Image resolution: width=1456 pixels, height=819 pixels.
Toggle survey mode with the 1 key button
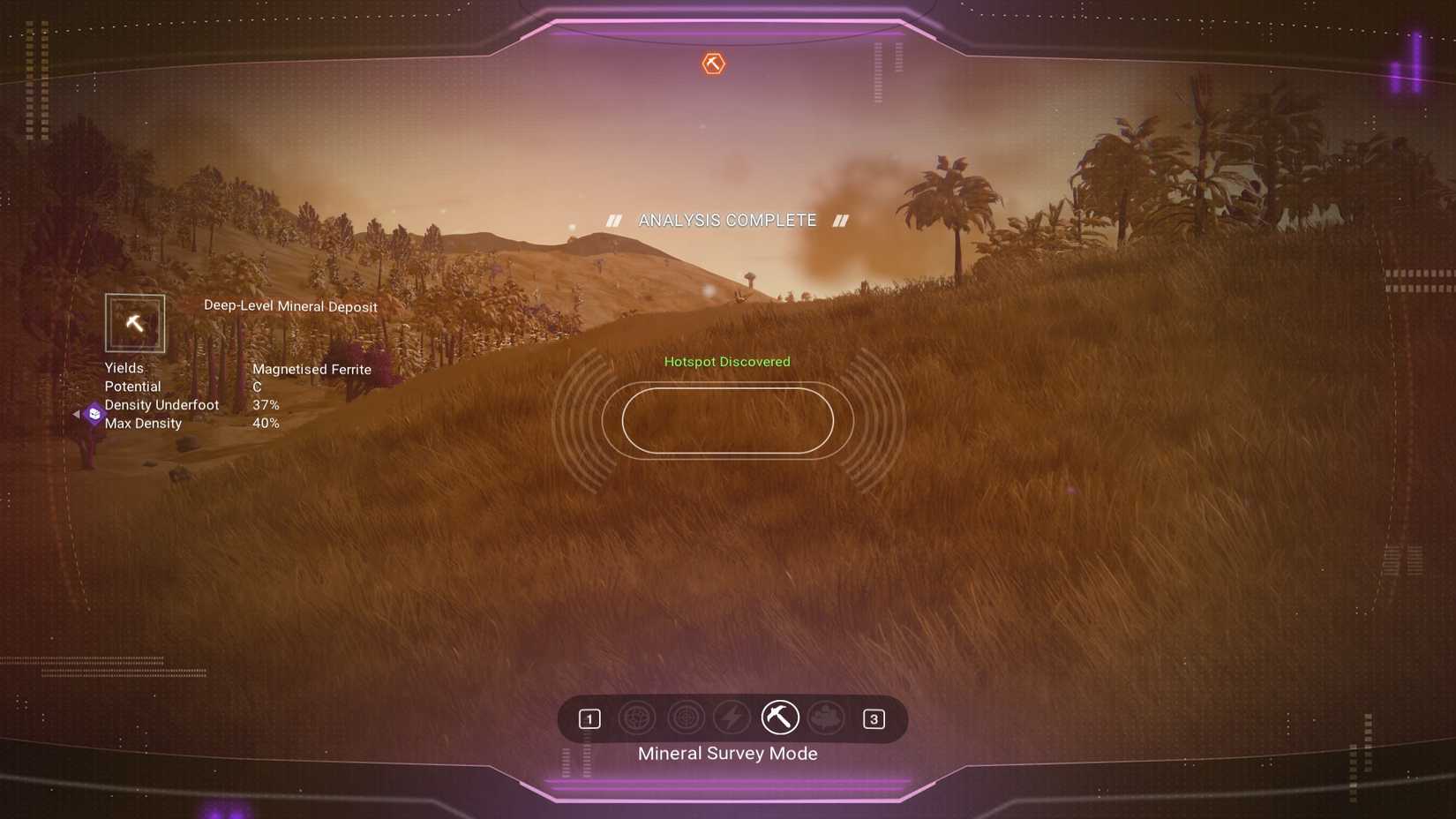[x=589, y=718]
